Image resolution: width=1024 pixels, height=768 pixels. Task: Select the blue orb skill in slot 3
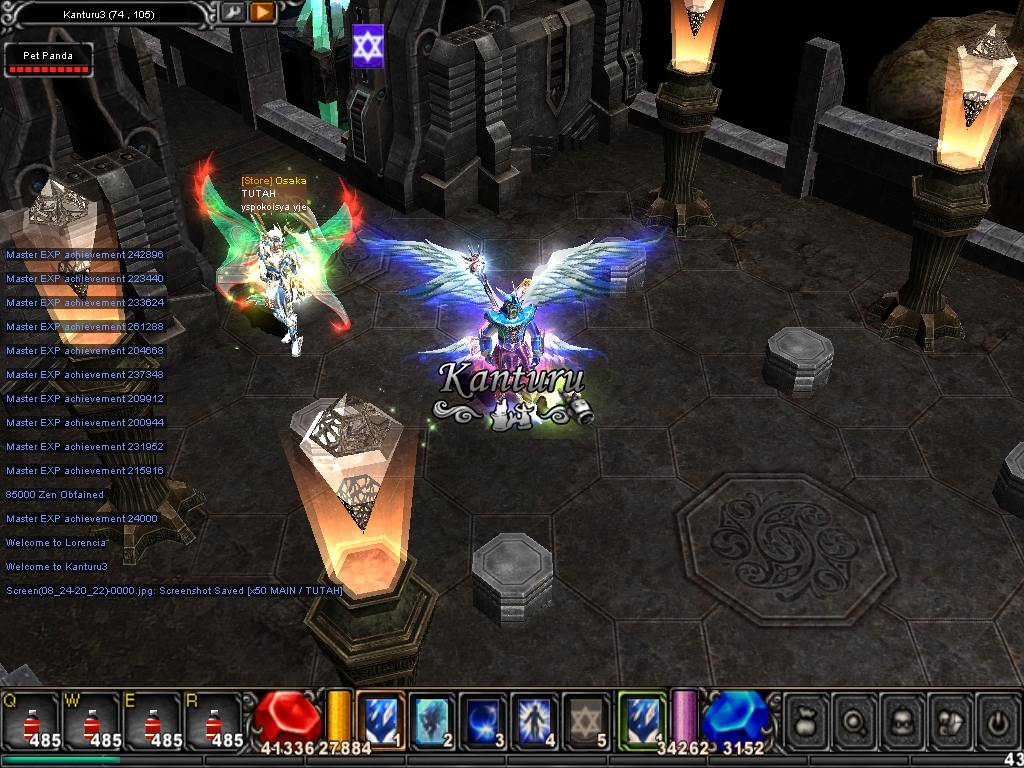coord(484,718)
